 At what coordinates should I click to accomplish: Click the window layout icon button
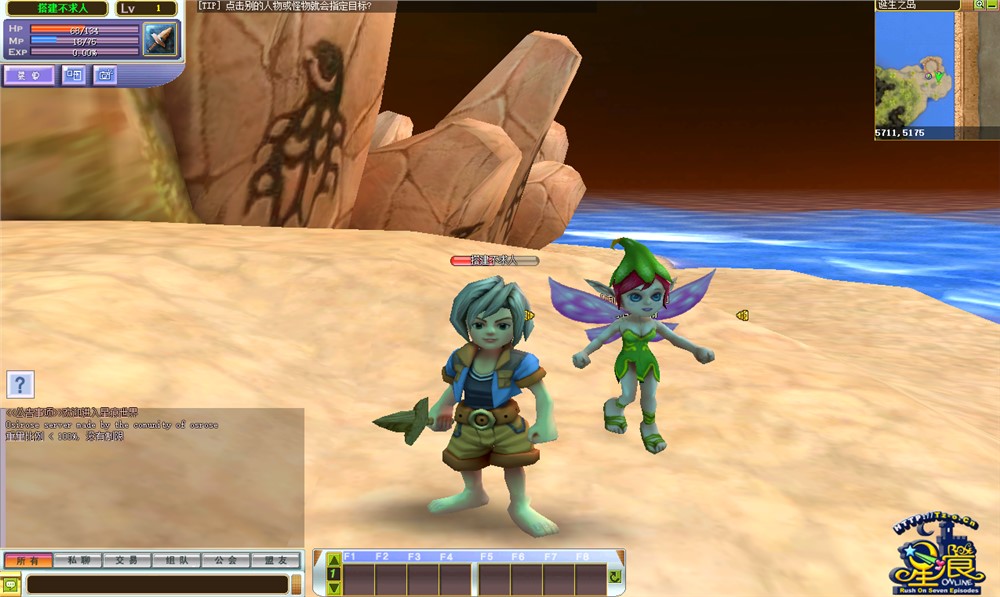tap(74, 74)
